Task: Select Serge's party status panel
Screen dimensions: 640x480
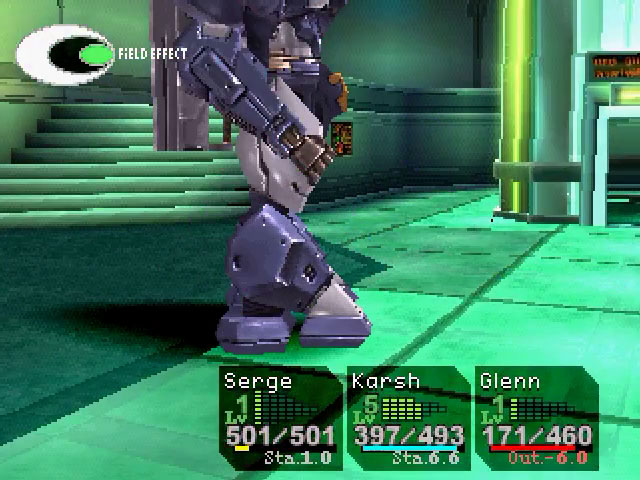Action: tap(278, 419)
